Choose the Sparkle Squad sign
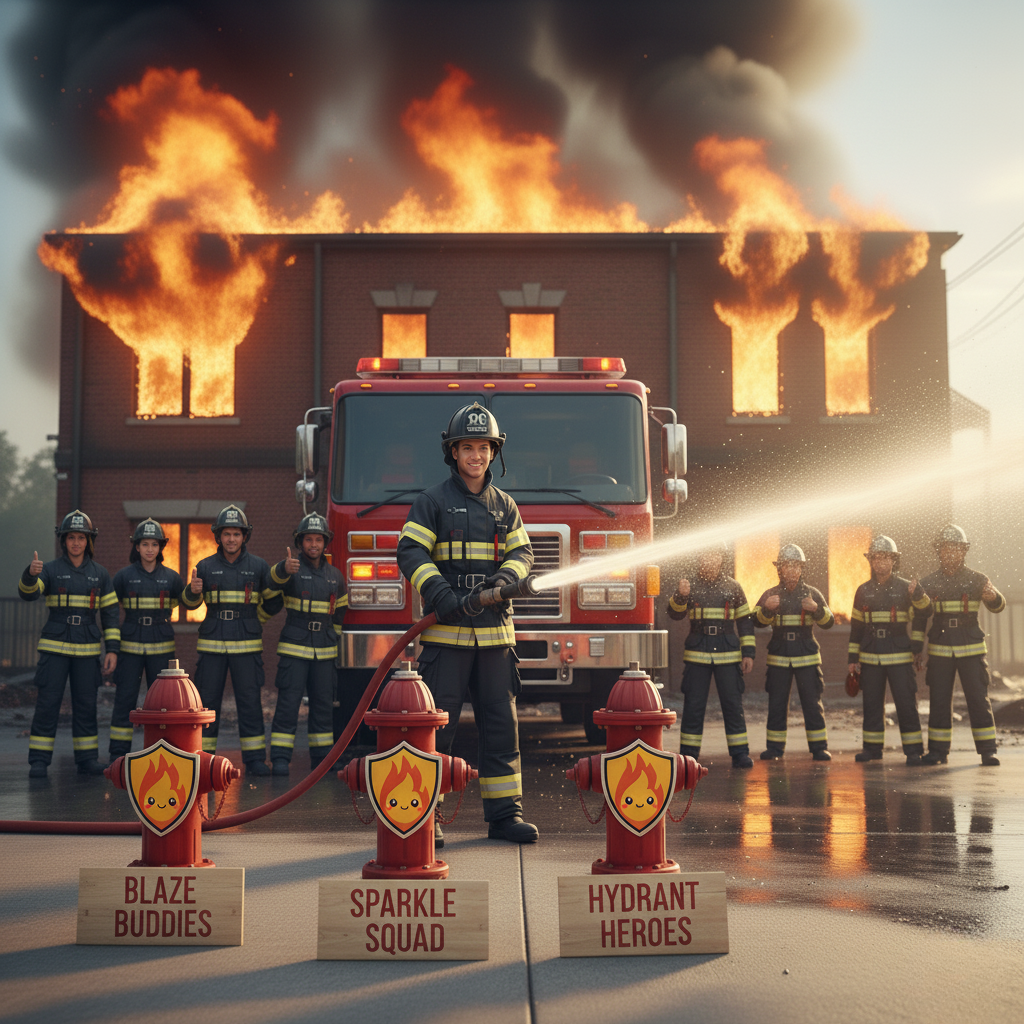 click(403, 919)
